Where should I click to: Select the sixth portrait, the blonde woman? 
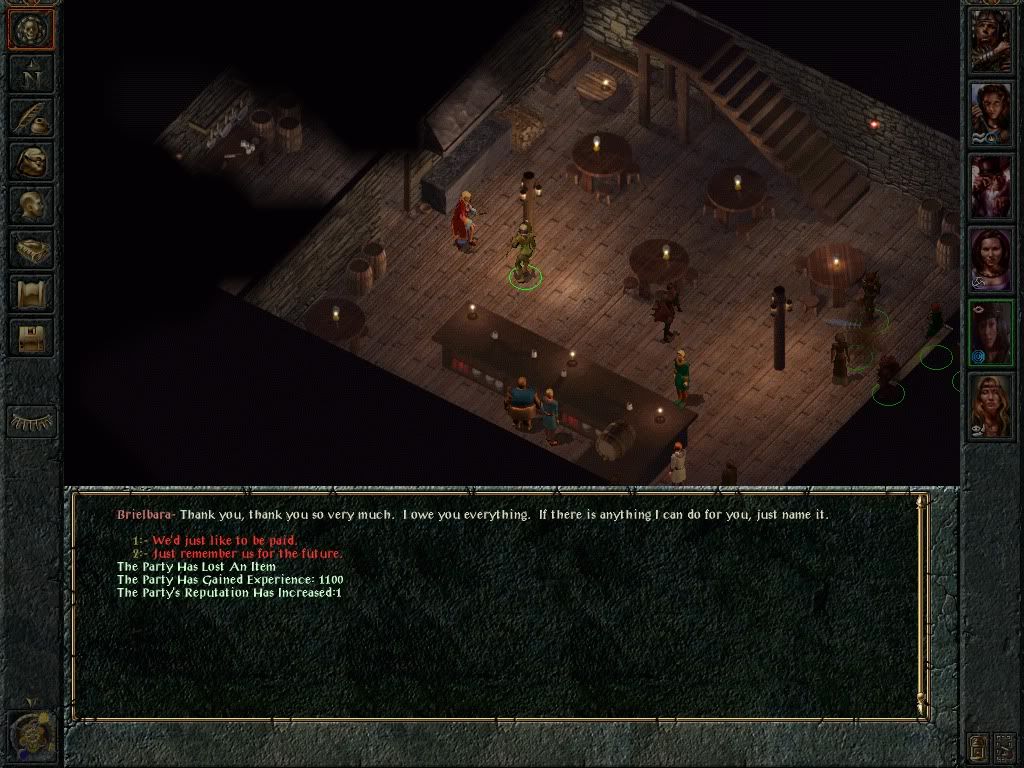[991, 406]
